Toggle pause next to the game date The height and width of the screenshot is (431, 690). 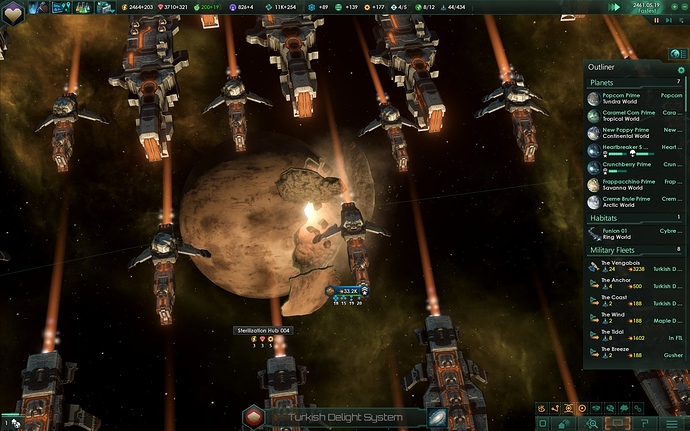click(656, 18)
